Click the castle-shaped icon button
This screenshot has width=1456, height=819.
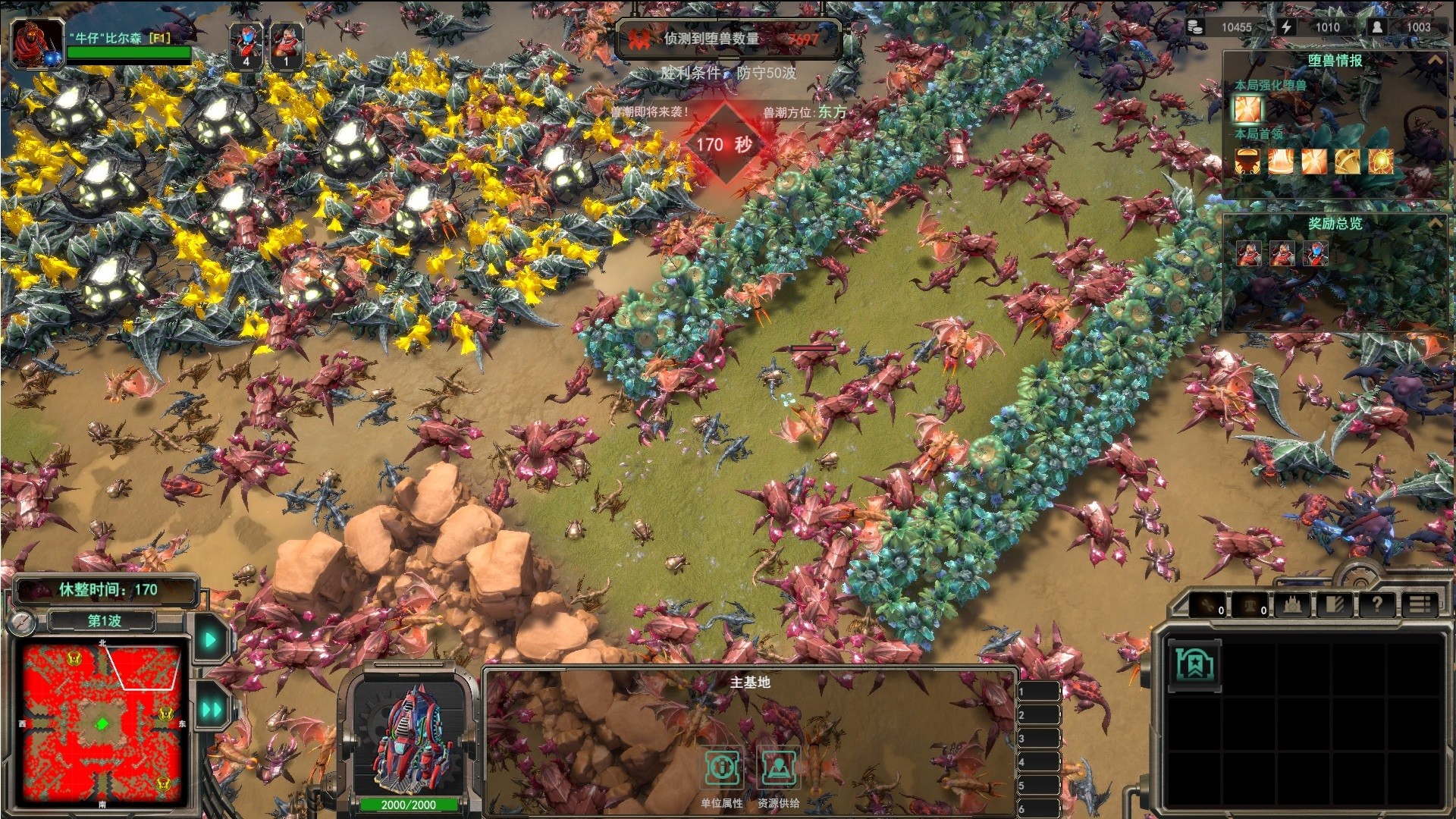click(1293, 604)
